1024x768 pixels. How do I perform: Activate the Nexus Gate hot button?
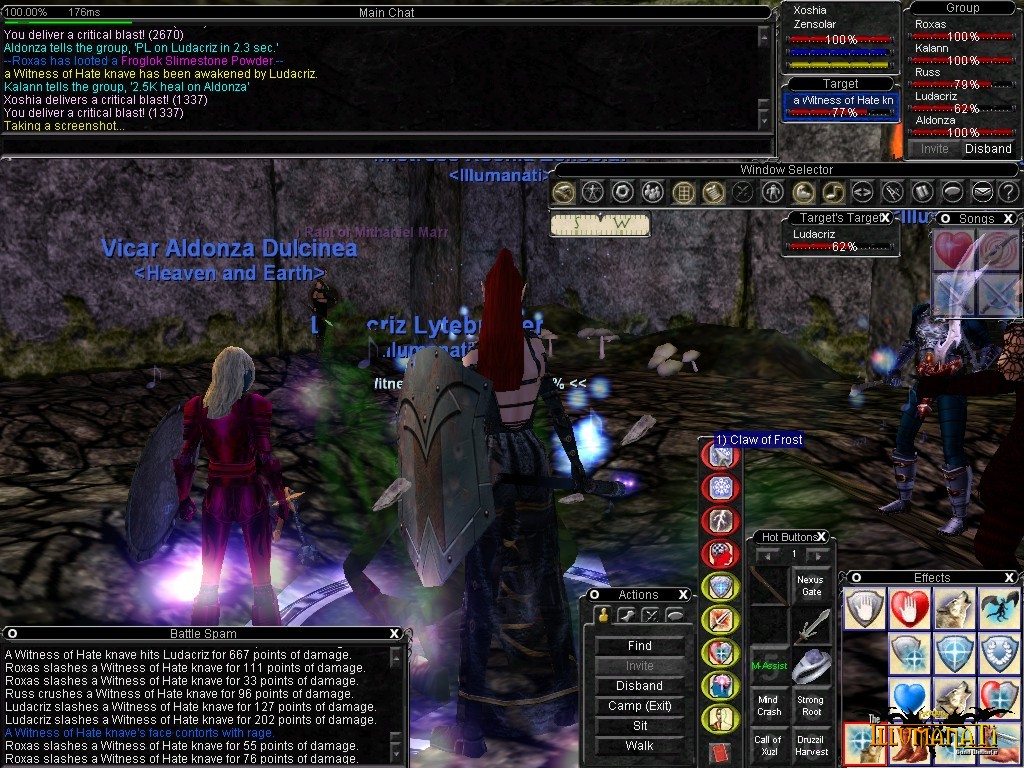[x=811, y=586]
